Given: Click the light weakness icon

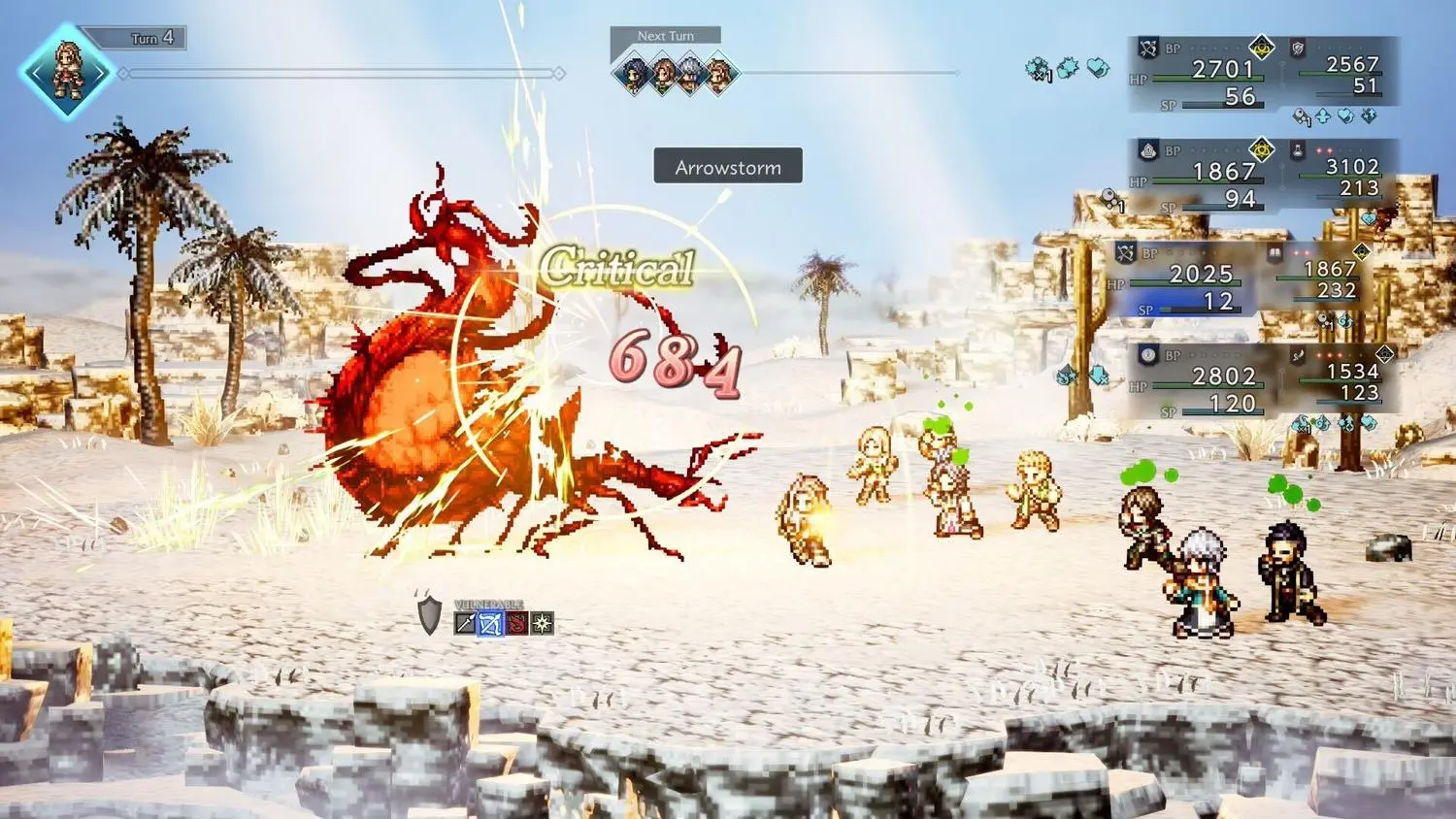Looking at the screenshot, I should (x=542, y=623).
